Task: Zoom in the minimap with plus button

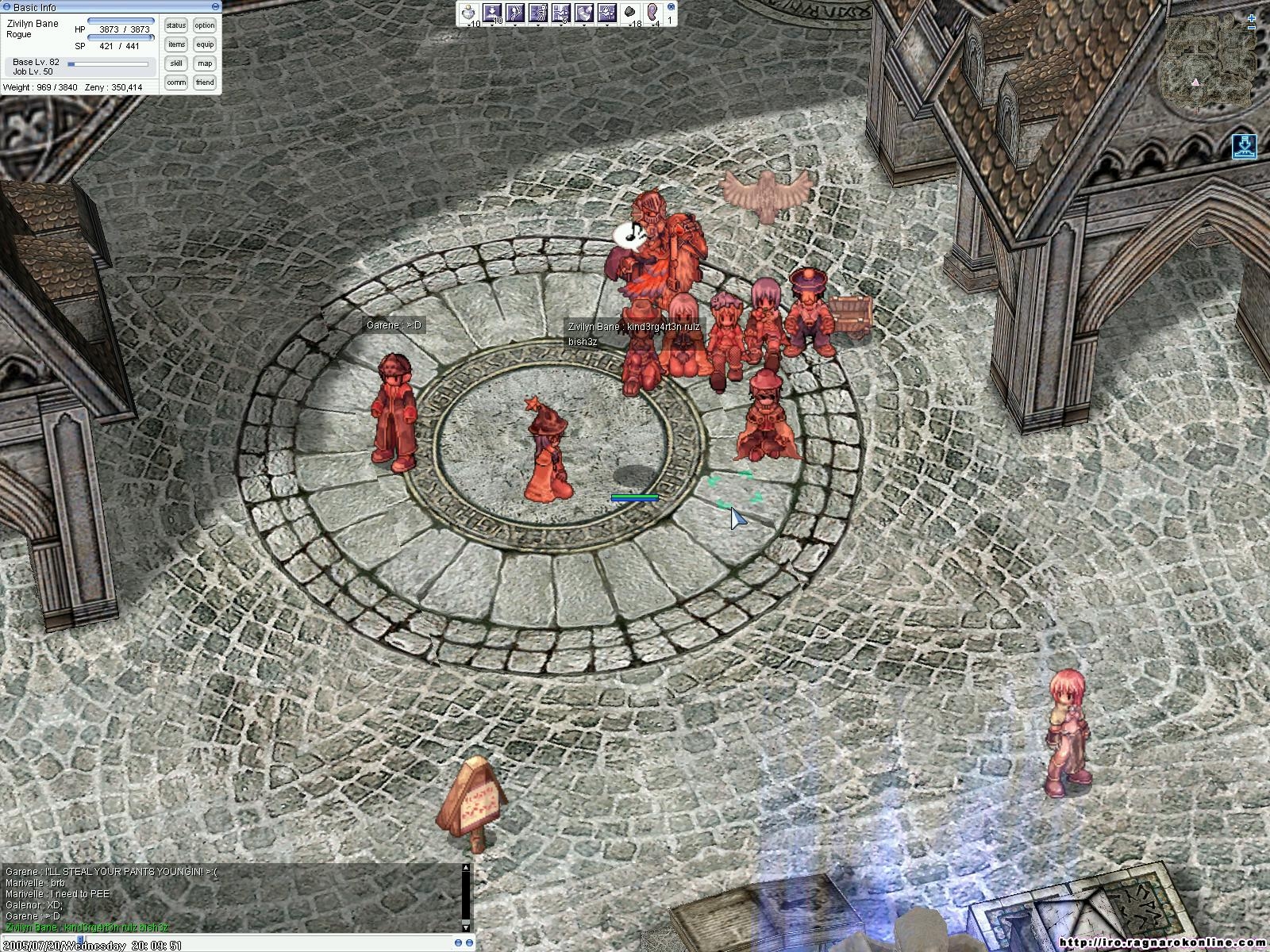Action: click(1253, 17)
